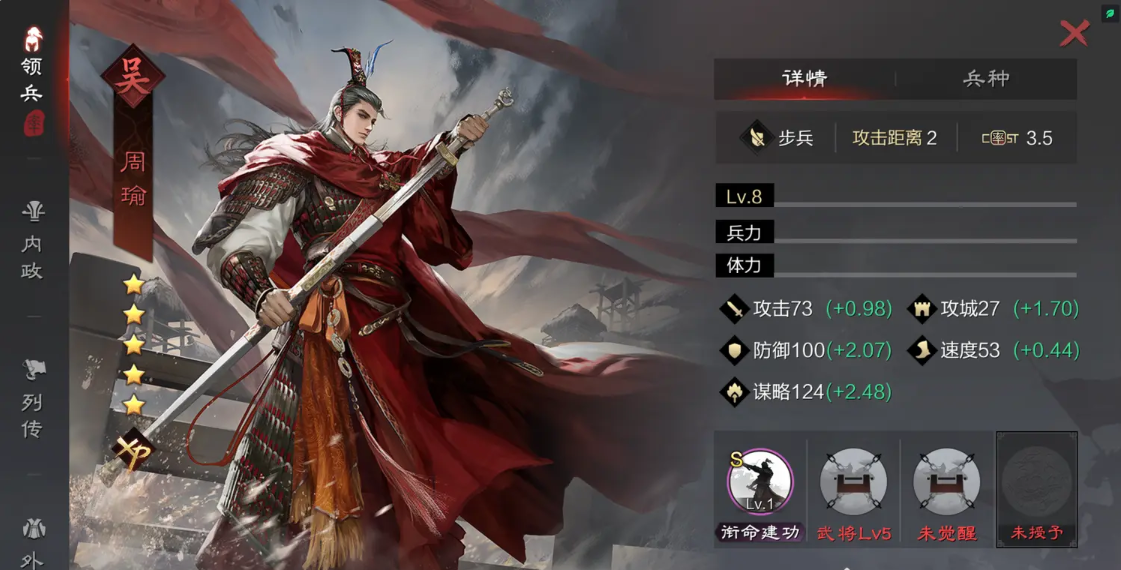Tap the 吴 faction badge

pyautogui.click(x=132, y=77)
